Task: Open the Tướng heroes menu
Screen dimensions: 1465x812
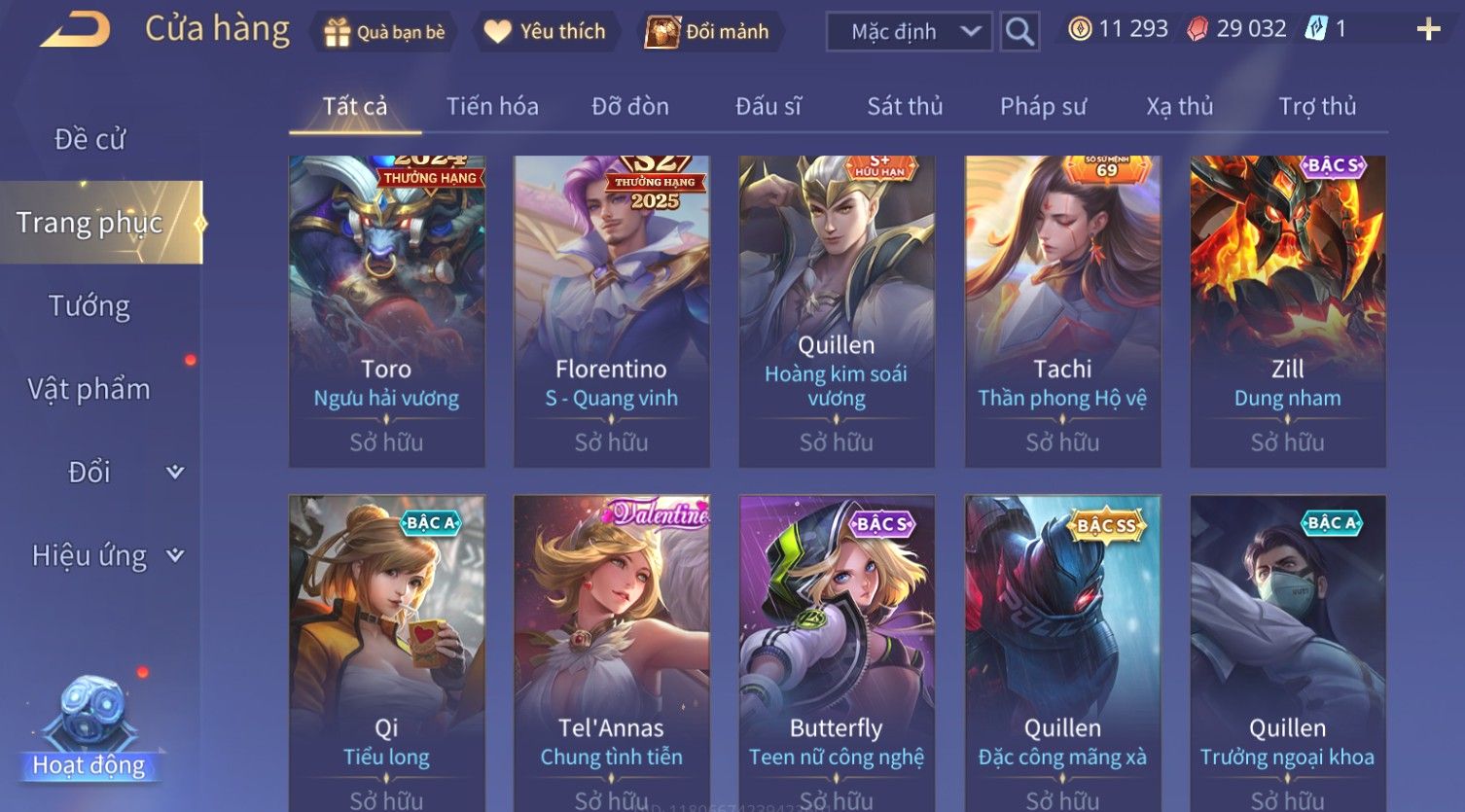Action: click(x=89, y=306)
